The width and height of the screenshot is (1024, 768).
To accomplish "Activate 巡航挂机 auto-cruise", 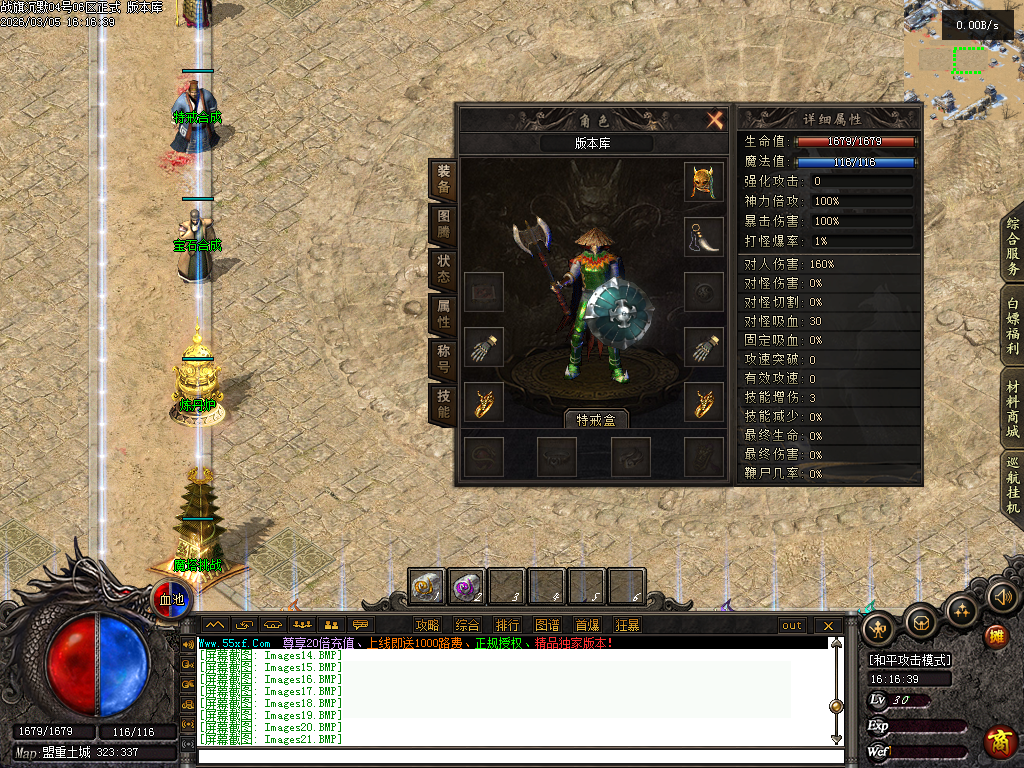I will coord(1012,485).
